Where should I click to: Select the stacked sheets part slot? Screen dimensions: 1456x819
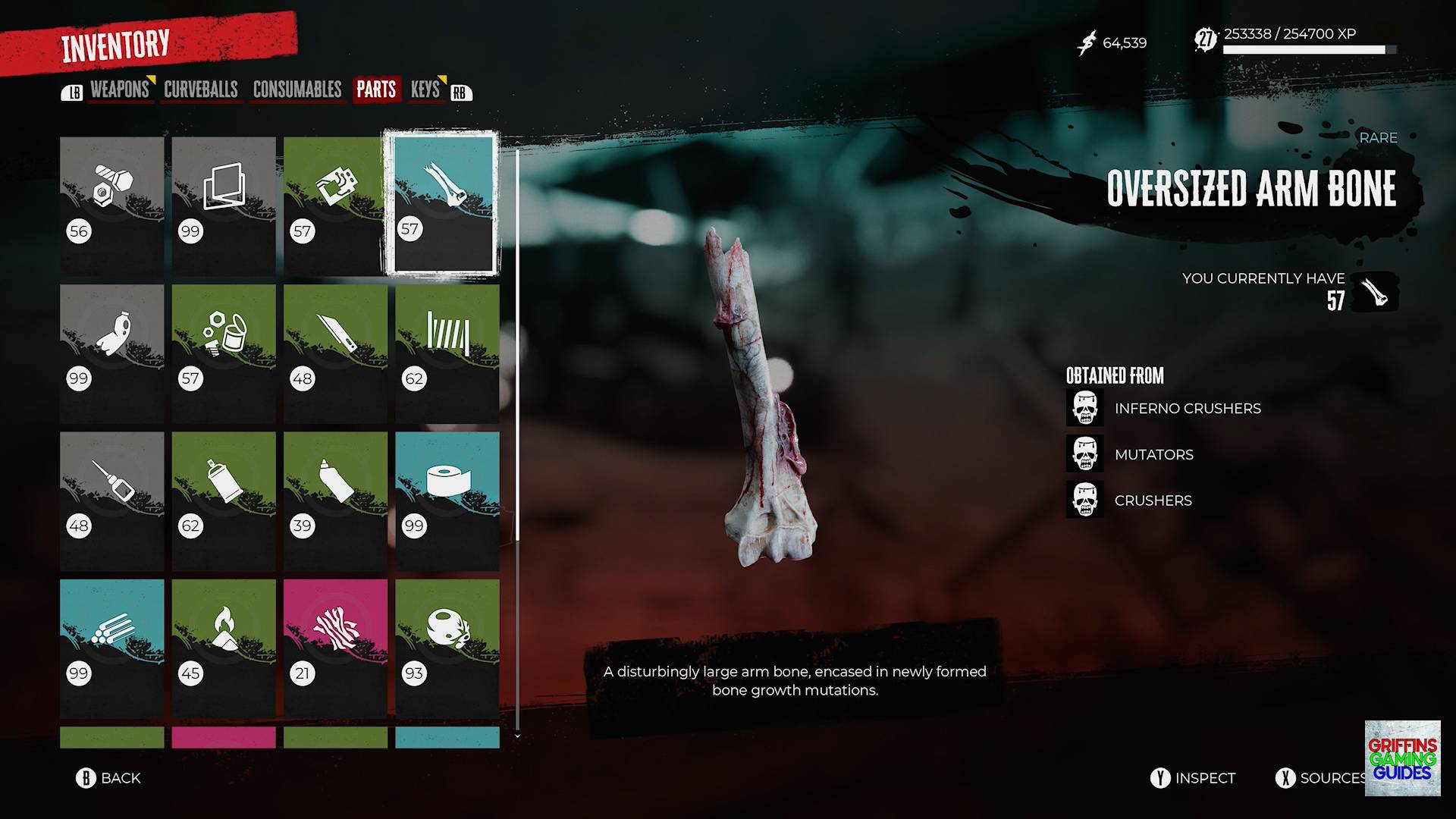click(x=224, y=205)
